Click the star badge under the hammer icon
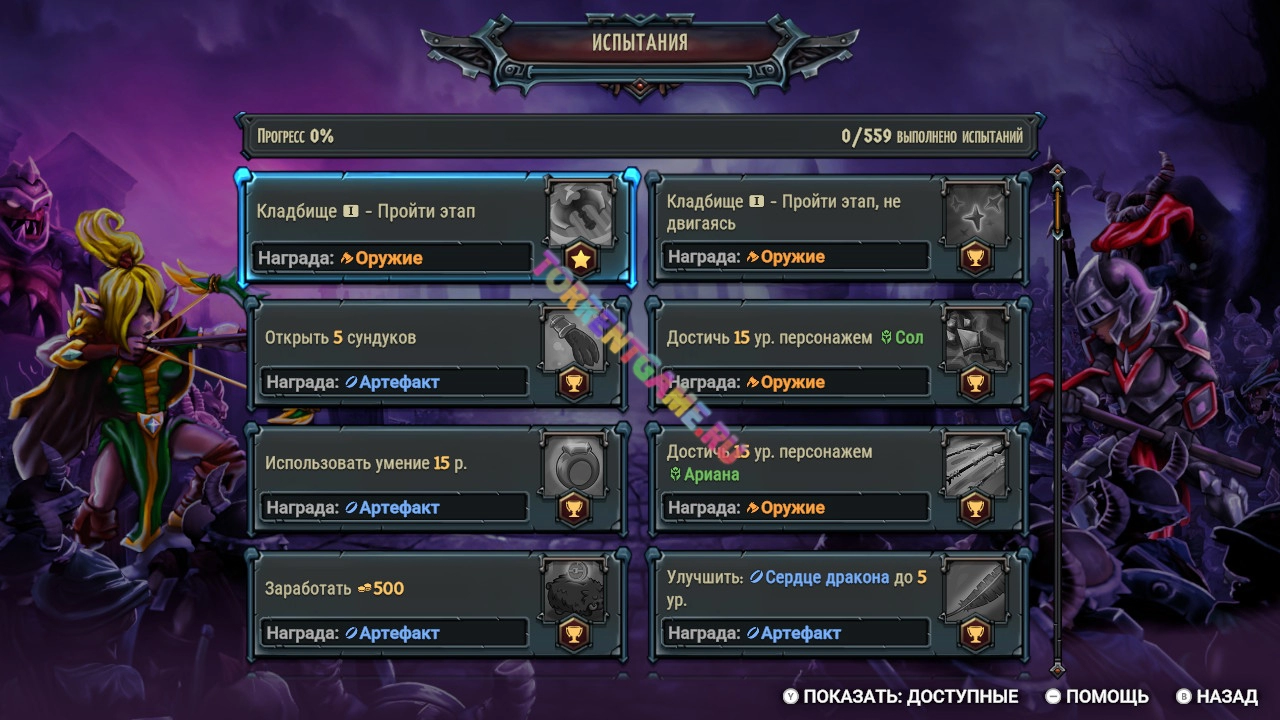 (x=580, y=258)
